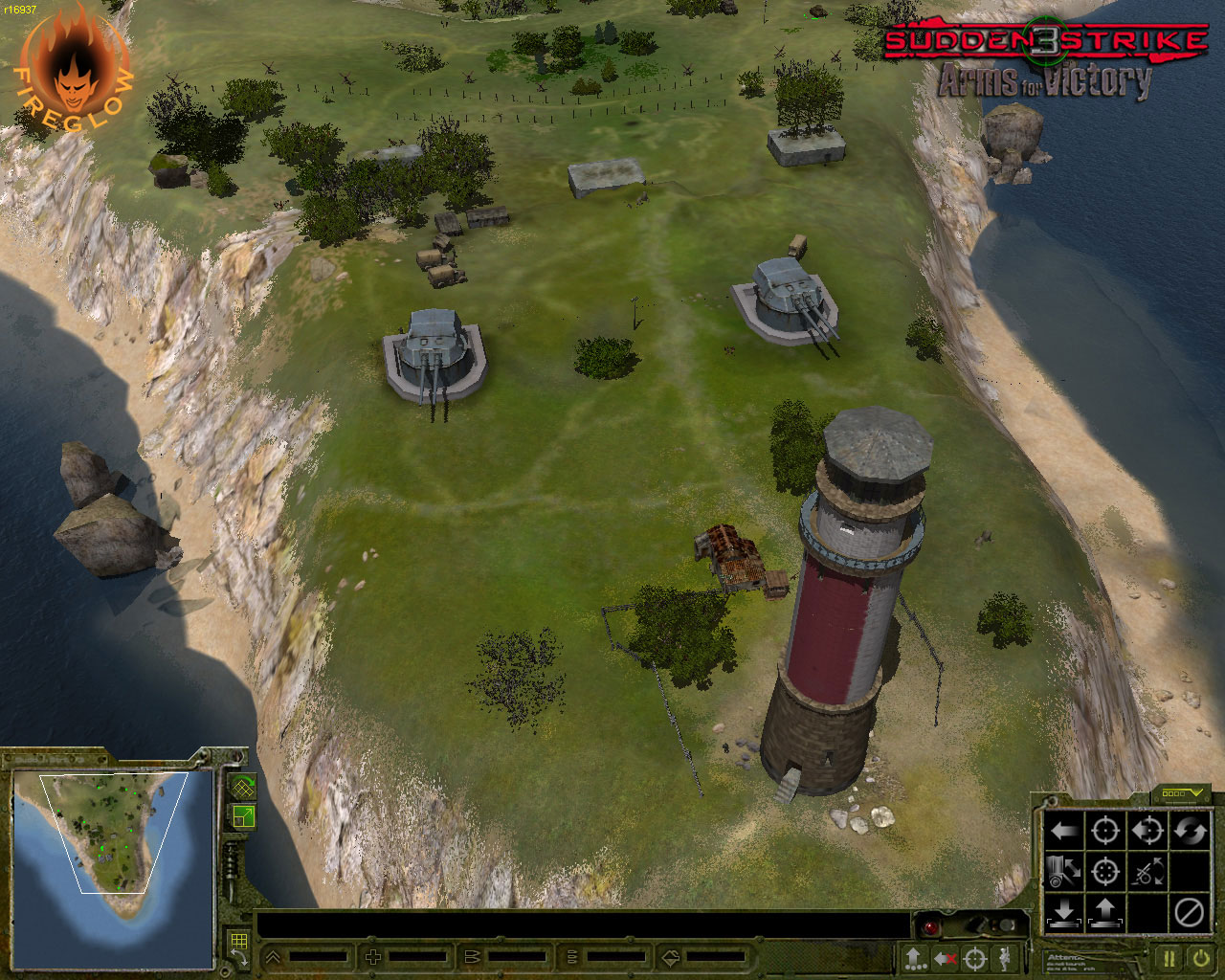The image size is (1225, 980).
Task: Select the four-dot crosshair area fire command
Action: click(1105, 872)
